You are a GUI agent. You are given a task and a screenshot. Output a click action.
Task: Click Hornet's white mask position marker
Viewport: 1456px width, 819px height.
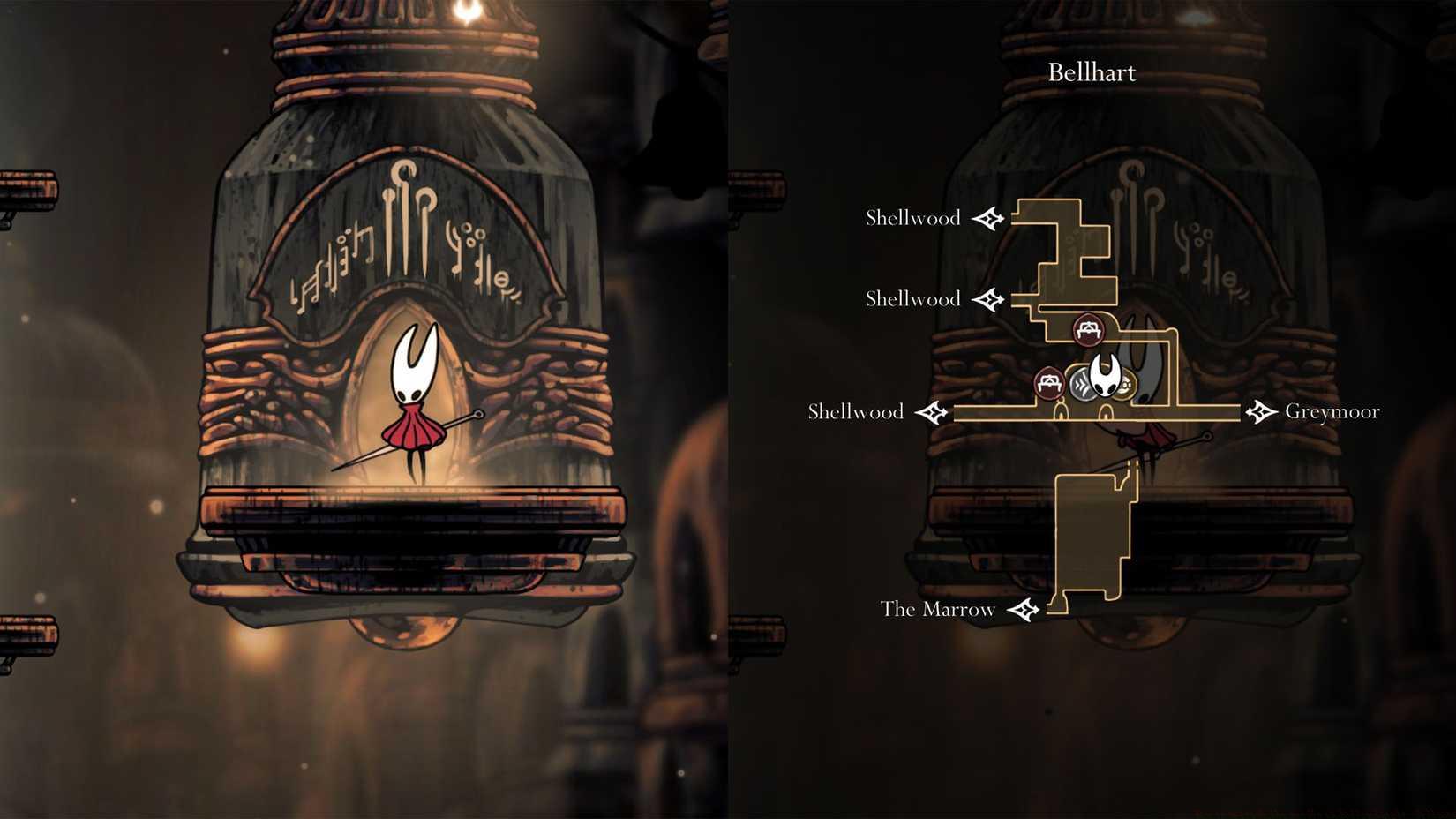1105,377
